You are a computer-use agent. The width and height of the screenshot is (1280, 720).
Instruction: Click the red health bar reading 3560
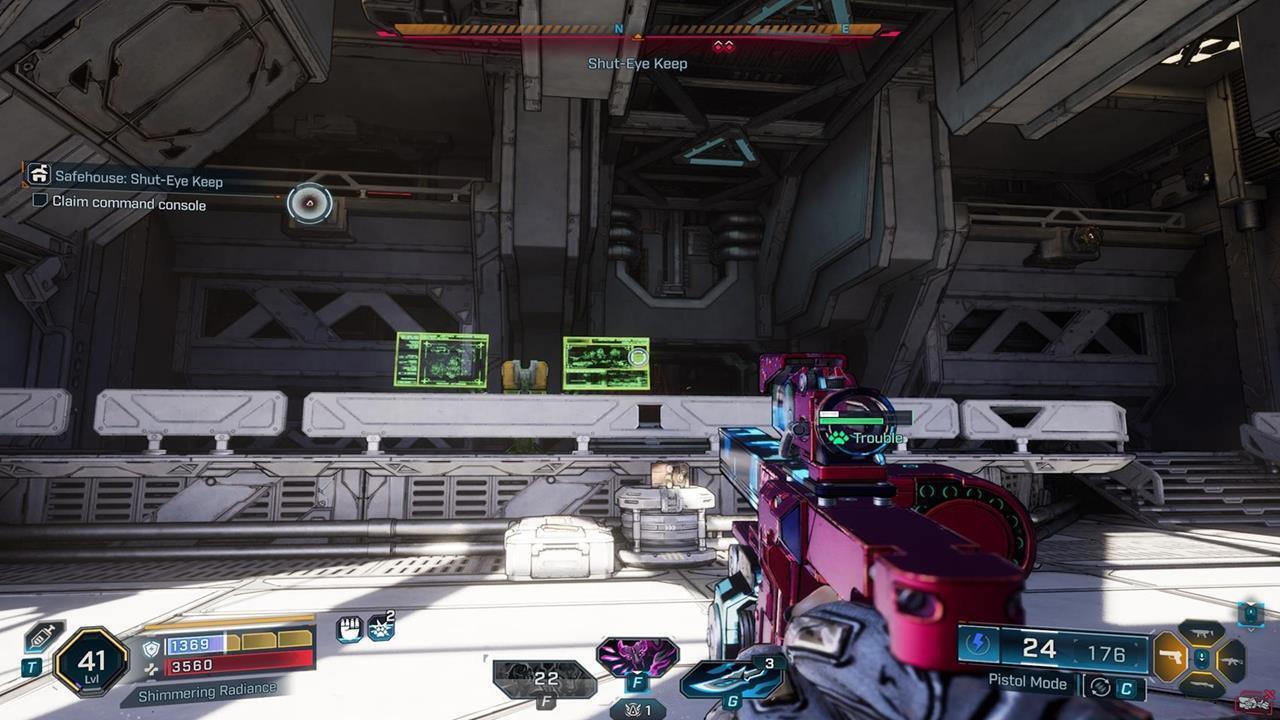(x=191, y=668)
